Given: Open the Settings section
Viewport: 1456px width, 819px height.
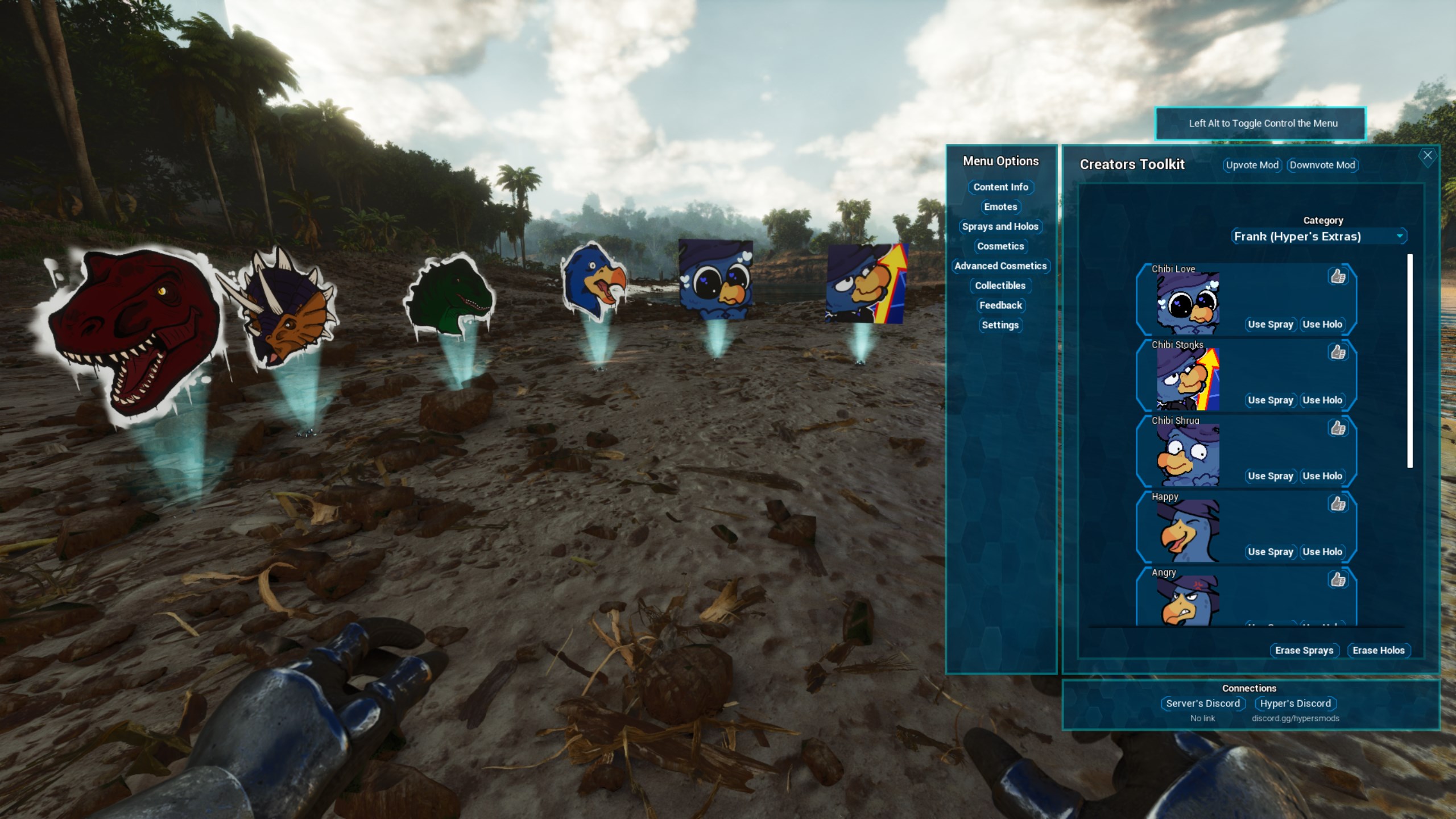Looking at the screenshot, I should [999, 325].
